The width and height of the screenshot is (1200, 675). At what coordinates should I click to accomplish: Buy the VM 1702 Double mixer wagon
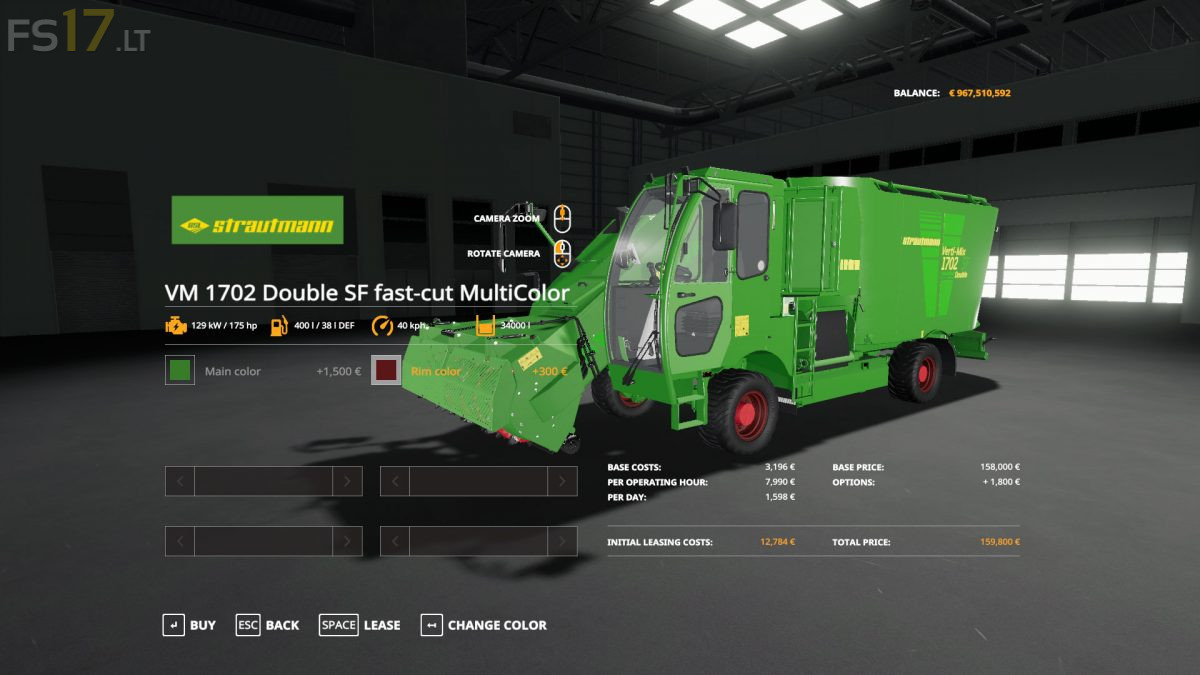pos(189,625)
